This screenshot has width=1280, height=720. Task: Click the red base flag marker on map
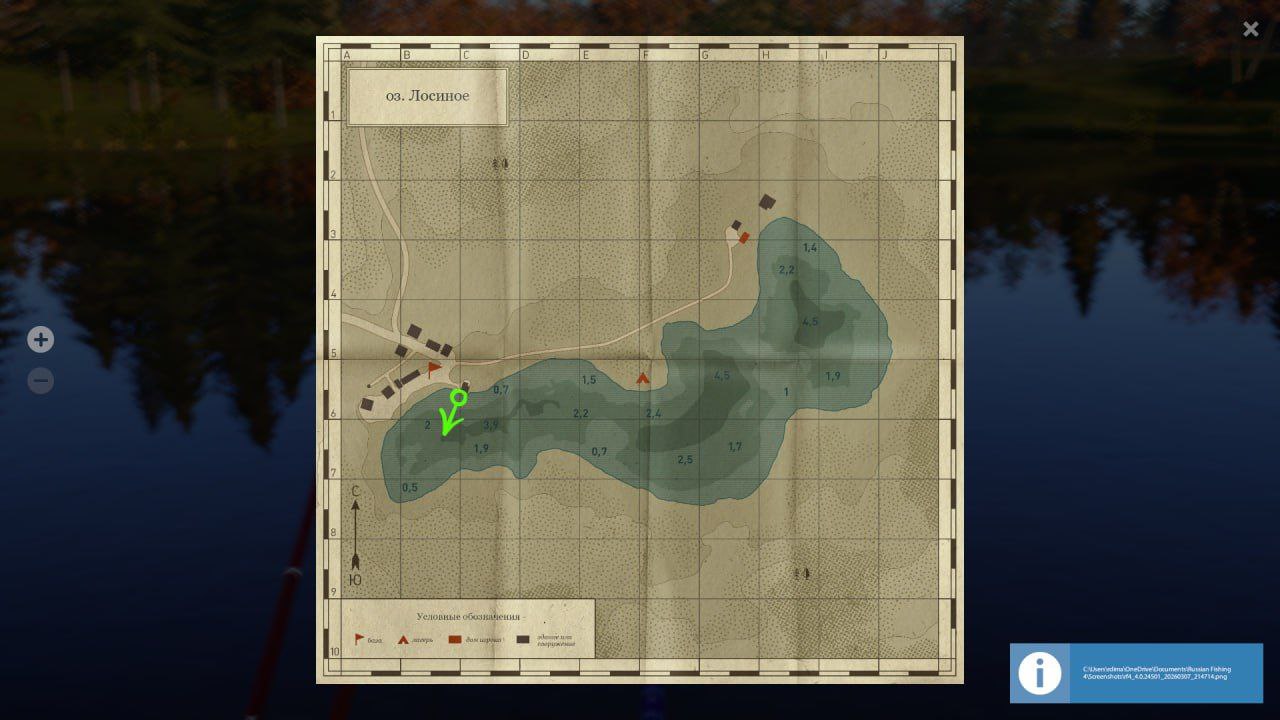pos(434,369)
